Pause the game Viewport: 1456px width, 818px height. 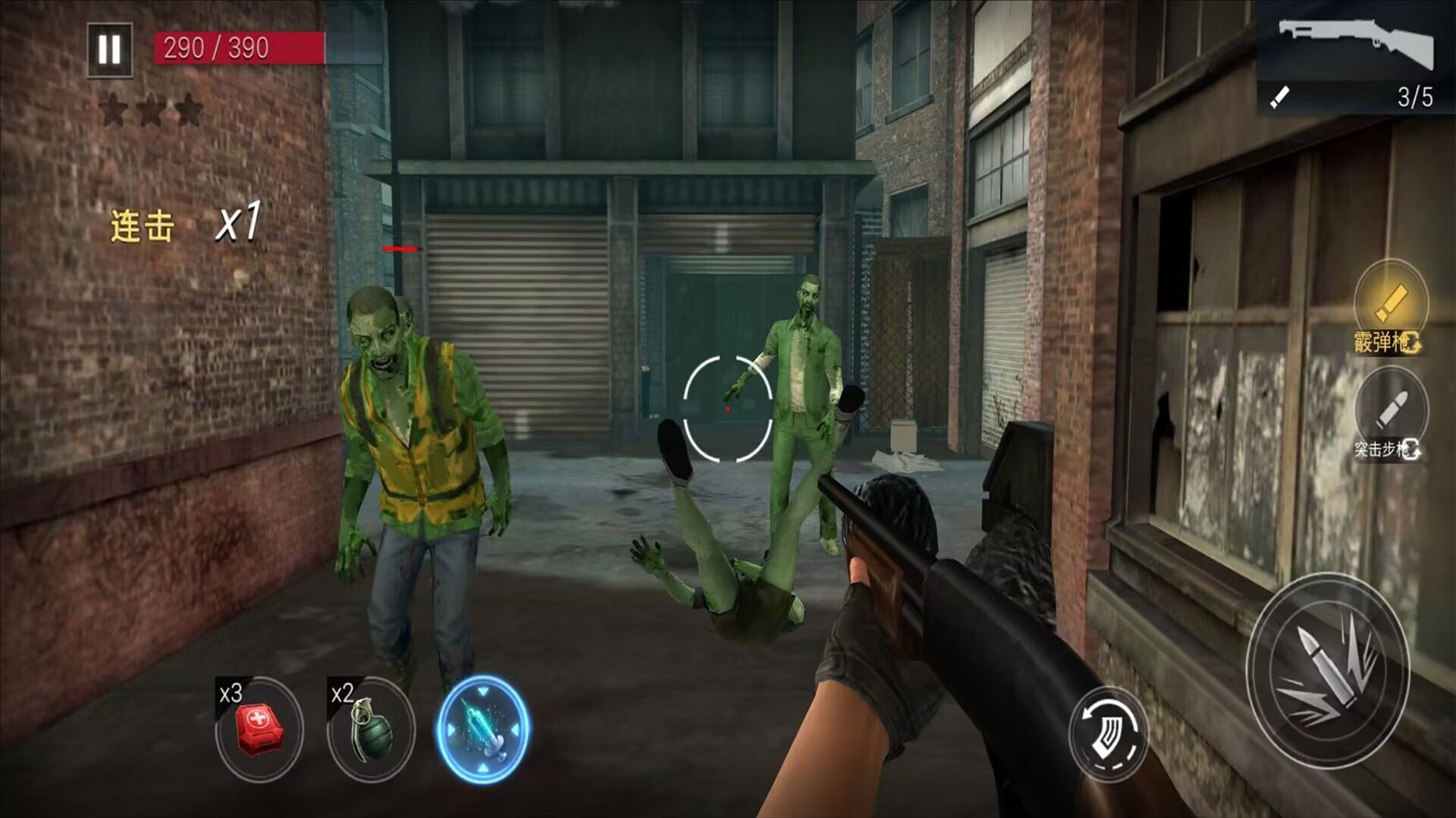tap(110, 50)
